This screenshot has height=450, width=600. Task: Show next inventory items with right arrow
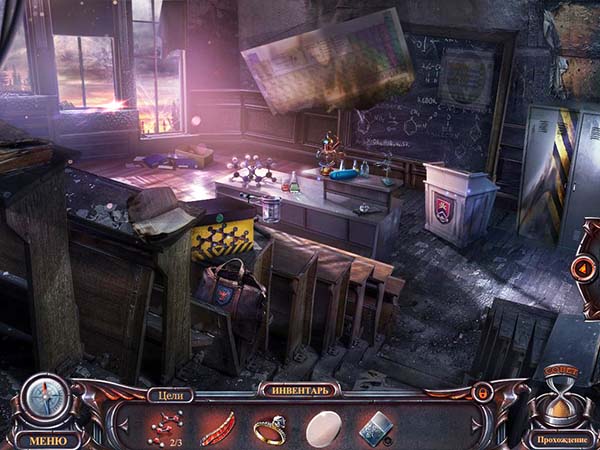pos(477,423)
